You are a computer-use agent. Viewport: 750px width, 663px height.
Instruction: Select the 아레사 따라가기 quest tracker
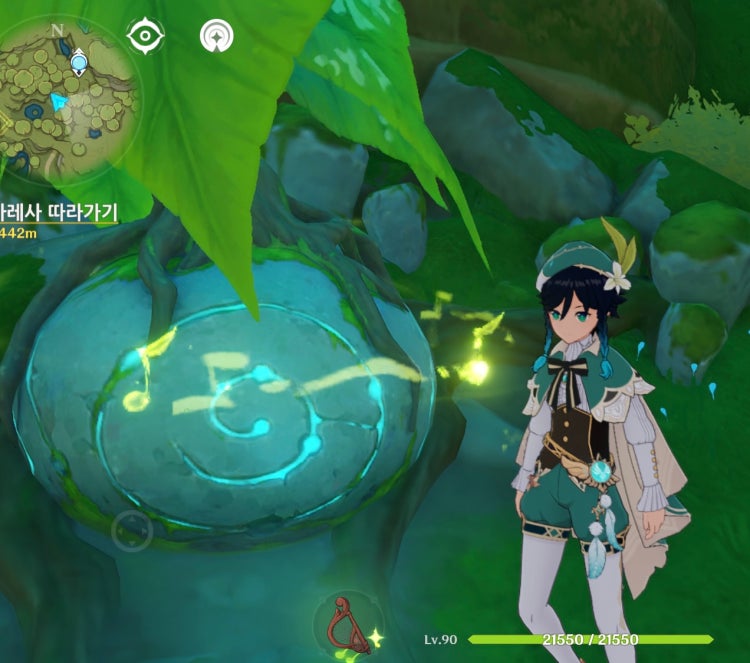(59, 212)
